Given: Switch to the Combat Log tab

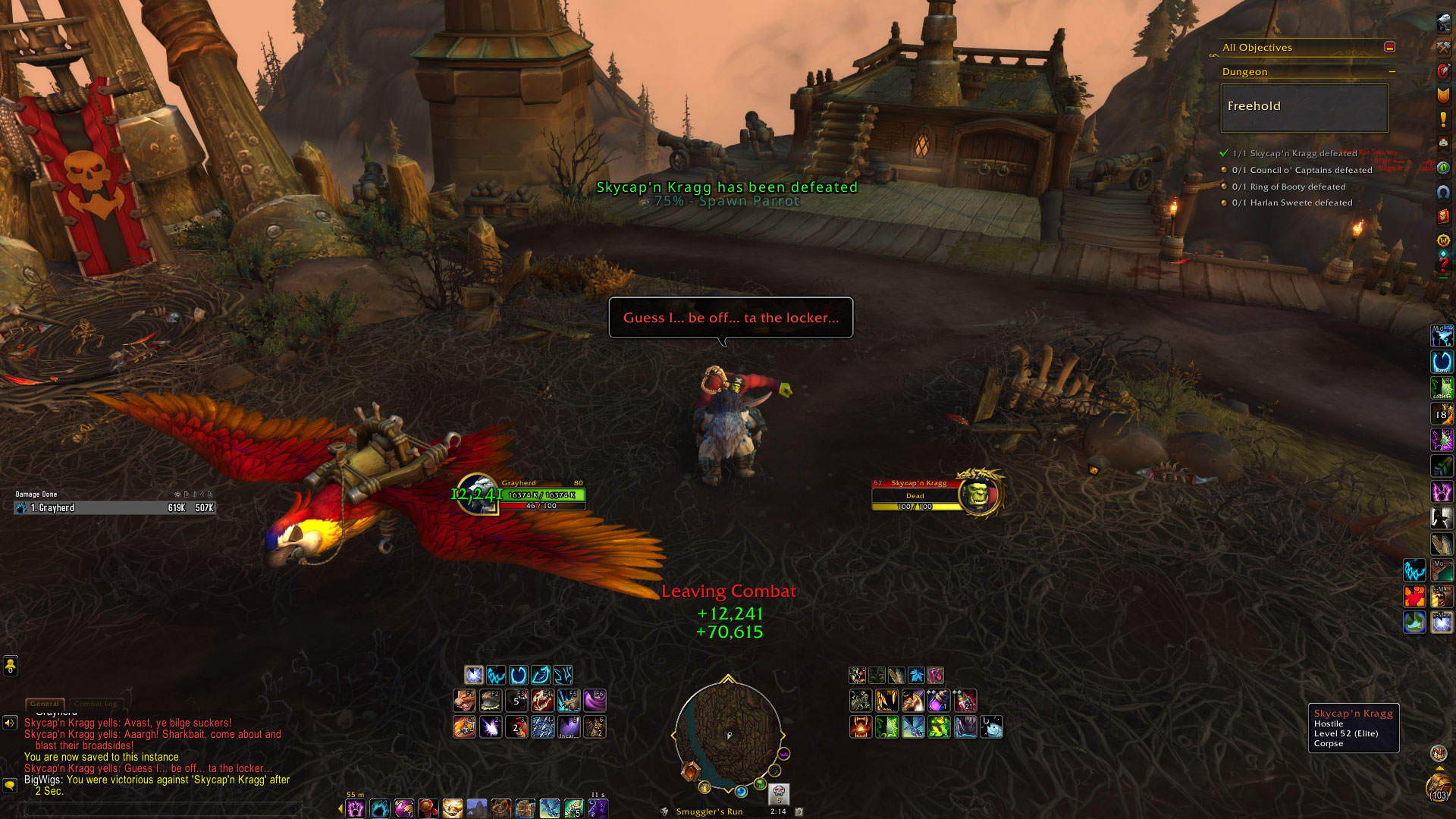Looking at the screenshot, I should [x=96, y=704].
